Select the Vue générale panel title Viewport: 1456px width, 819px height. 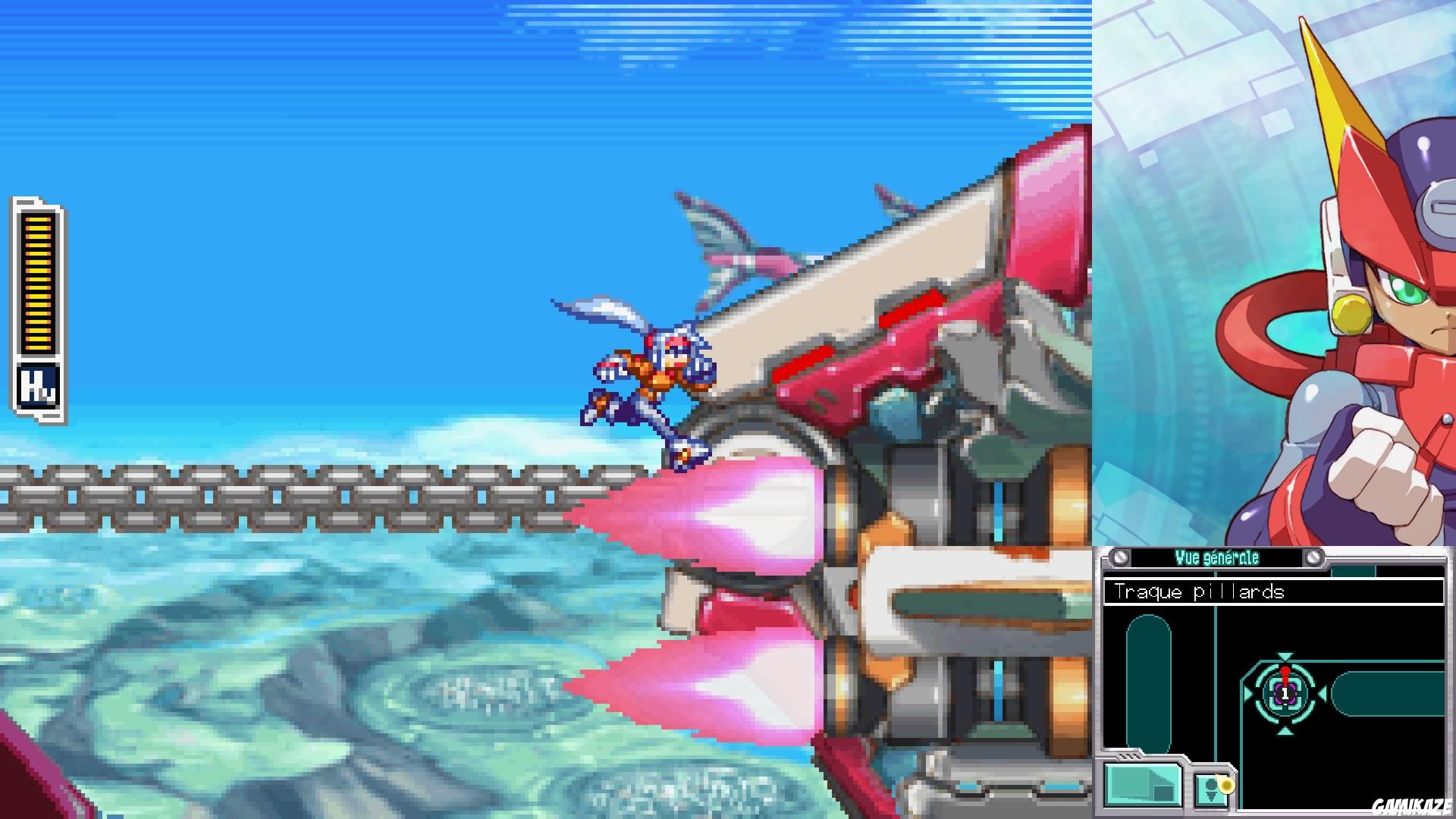[x=1216, y=557]
